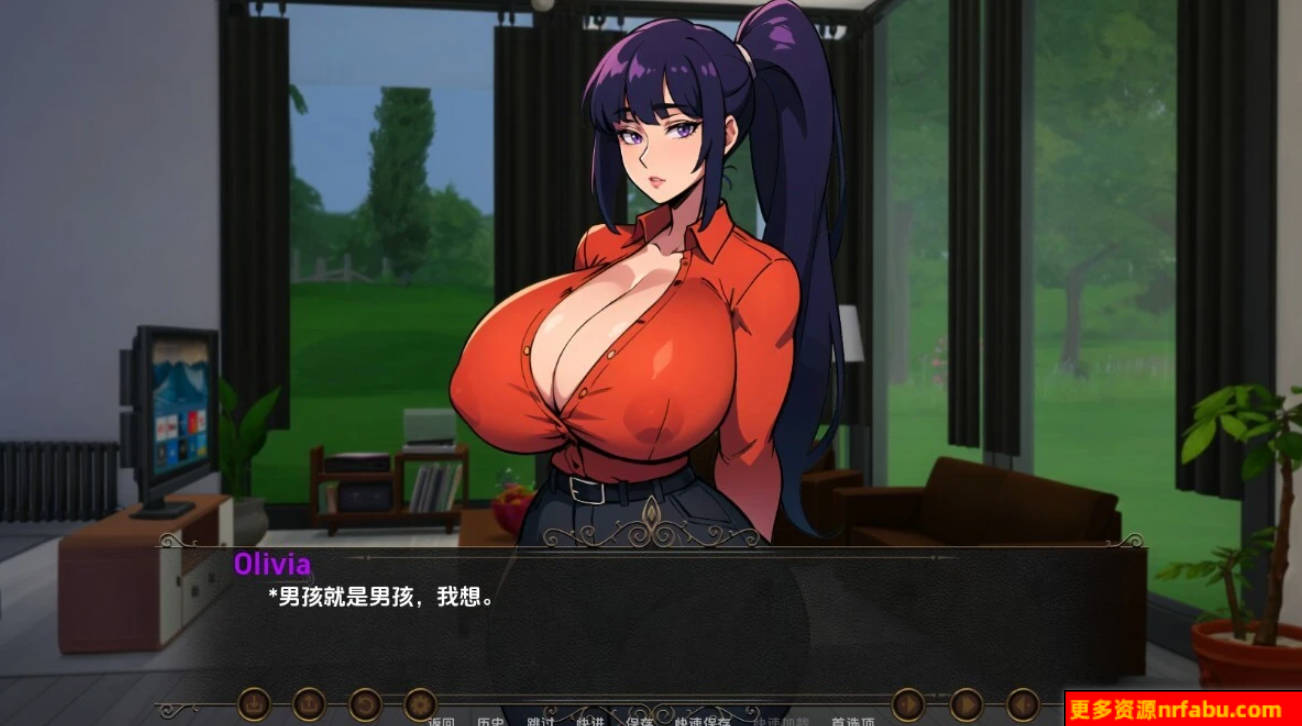This screenshot has height=726, width=1302.
Task: Click the quick save icon with downward arrow
Action: [x=255, y=703]
